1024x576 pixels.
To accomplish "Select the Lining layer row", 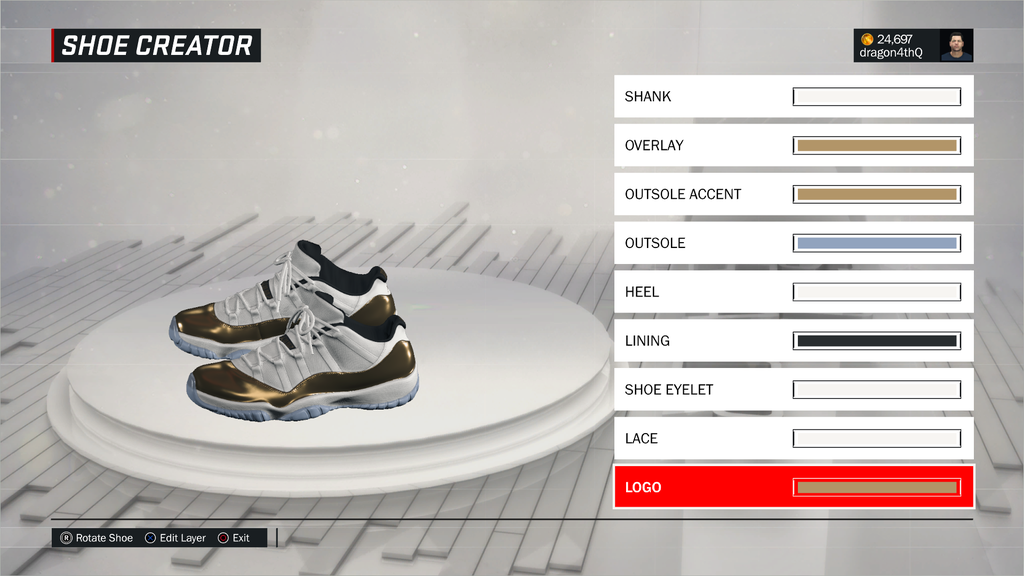I will click(793, 341).
